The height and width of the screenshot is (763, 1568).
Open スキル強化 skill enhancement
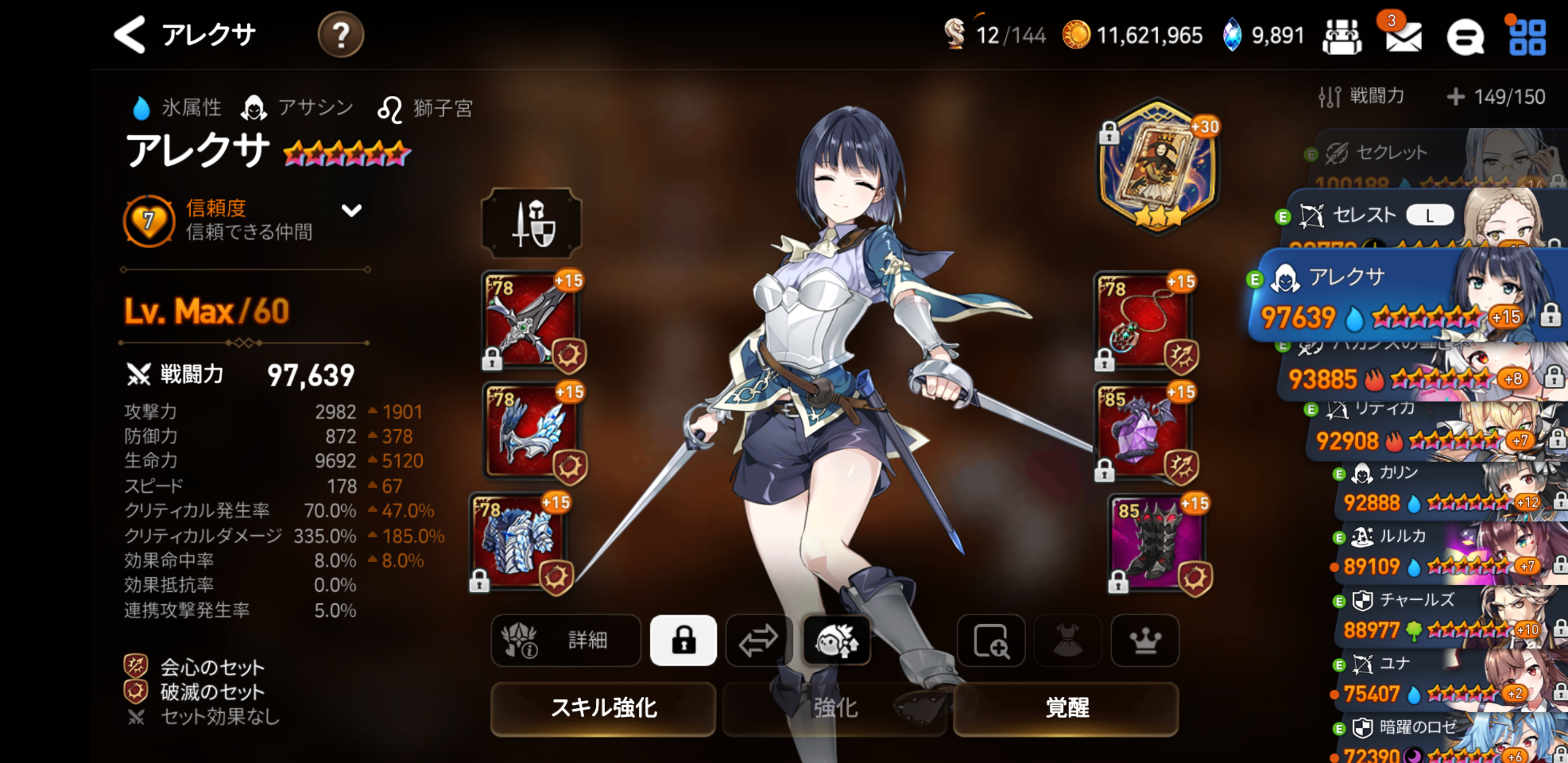pyautogui.click(x=603, y=708)
